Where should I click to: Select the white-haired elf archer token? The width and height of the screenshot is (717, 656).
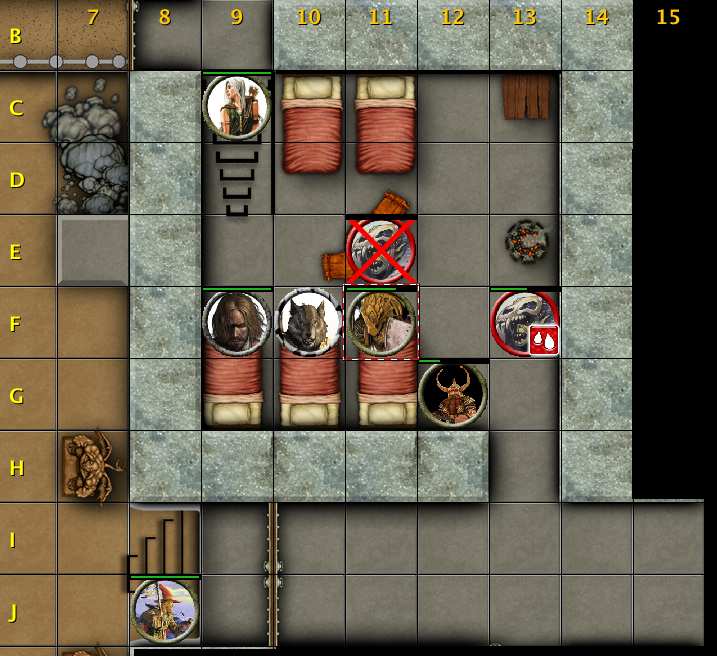coord(237,106)
